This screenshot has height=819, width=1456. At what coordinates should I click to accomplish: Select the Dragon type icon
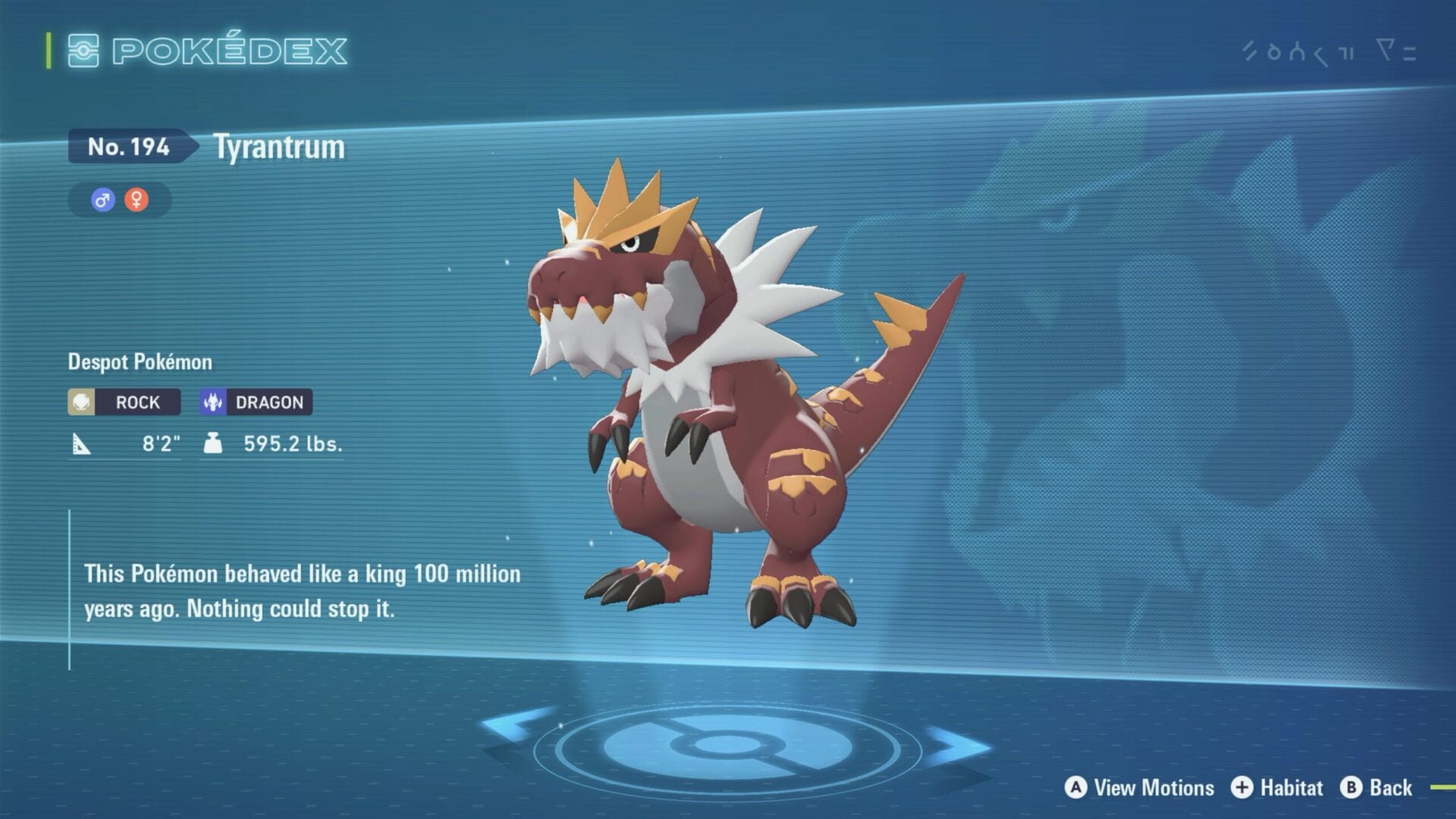[x=213, y=403]
